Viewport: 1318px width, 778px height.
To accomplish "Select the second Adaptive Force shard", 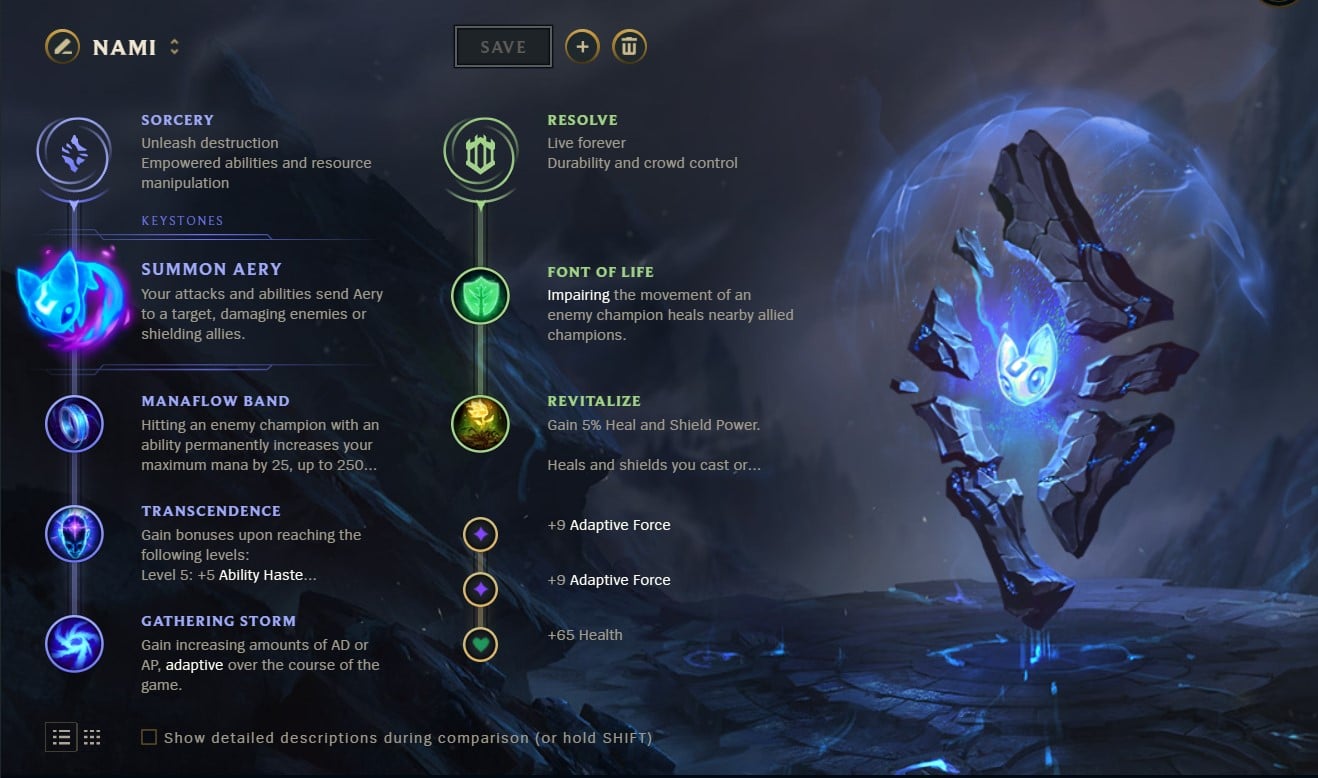I will click(x=480, y=590).
